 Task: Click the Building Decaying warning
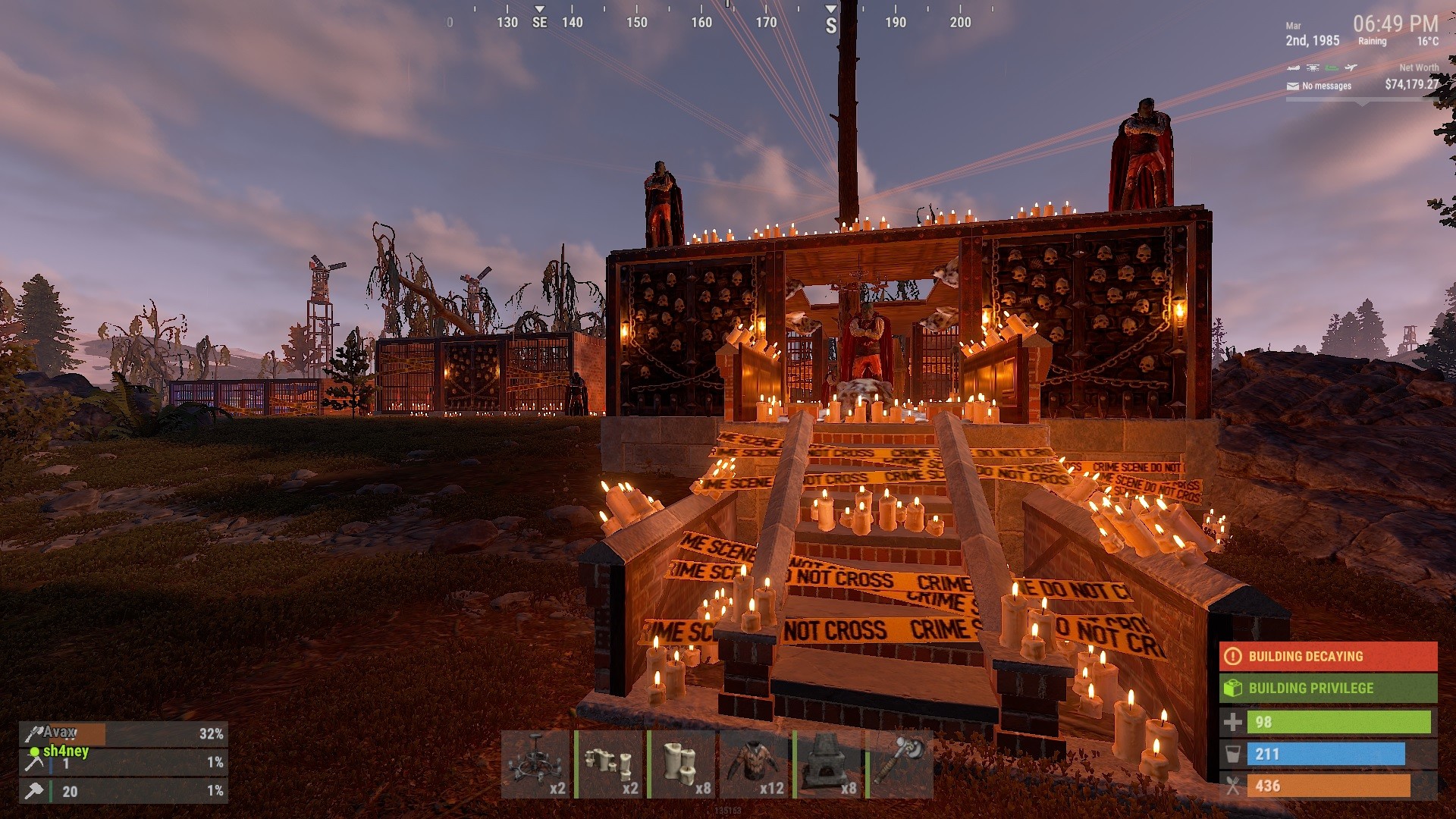1328,657
